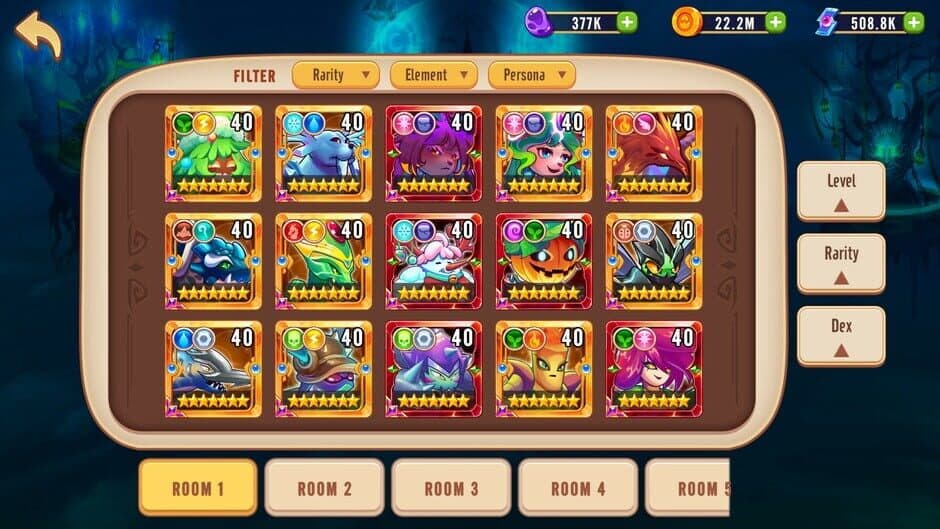940x529 pixels.
Task: Add more gold coins with plus button
Action: [775, 22]
